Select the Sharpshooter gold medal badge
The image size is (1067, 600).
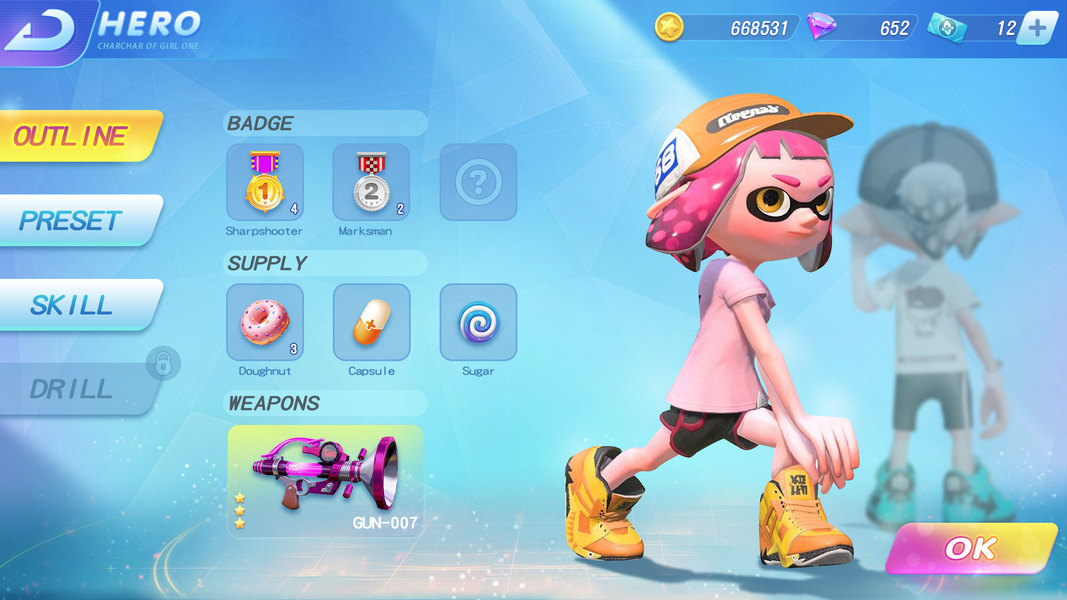click(x=265, y=182)
